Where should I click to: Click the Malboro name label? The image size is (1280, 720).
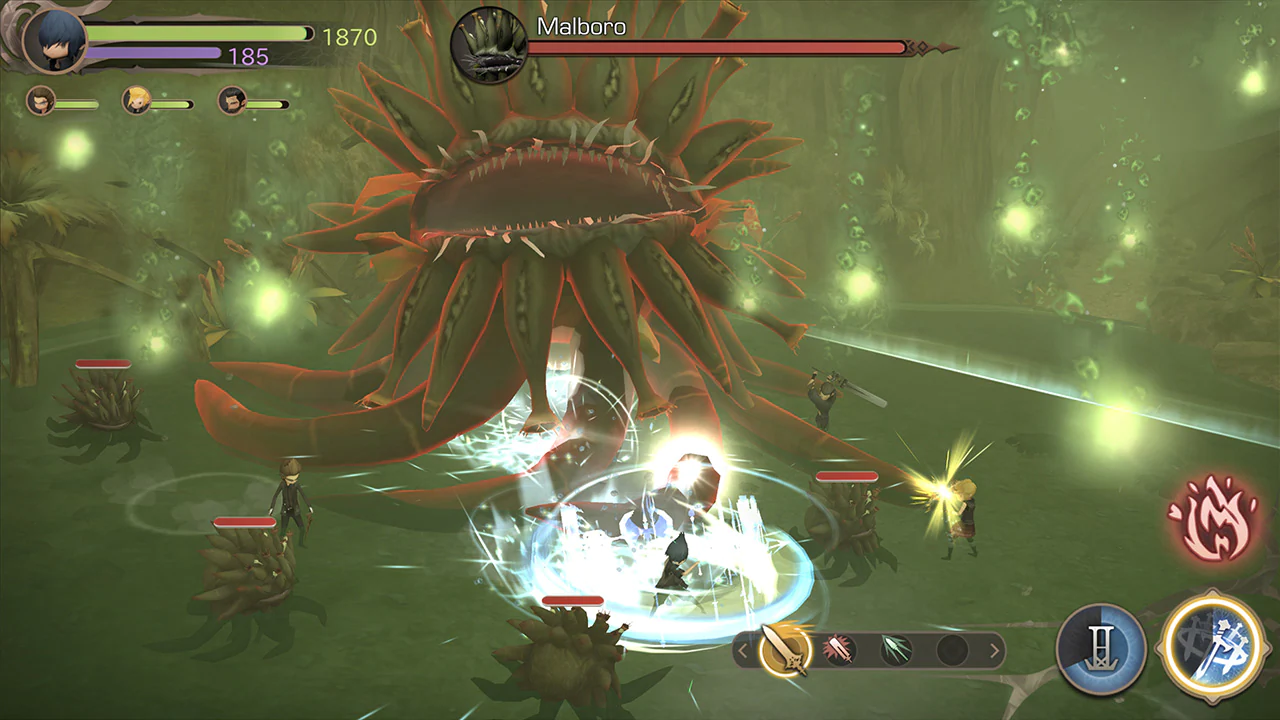click(580, 27)
